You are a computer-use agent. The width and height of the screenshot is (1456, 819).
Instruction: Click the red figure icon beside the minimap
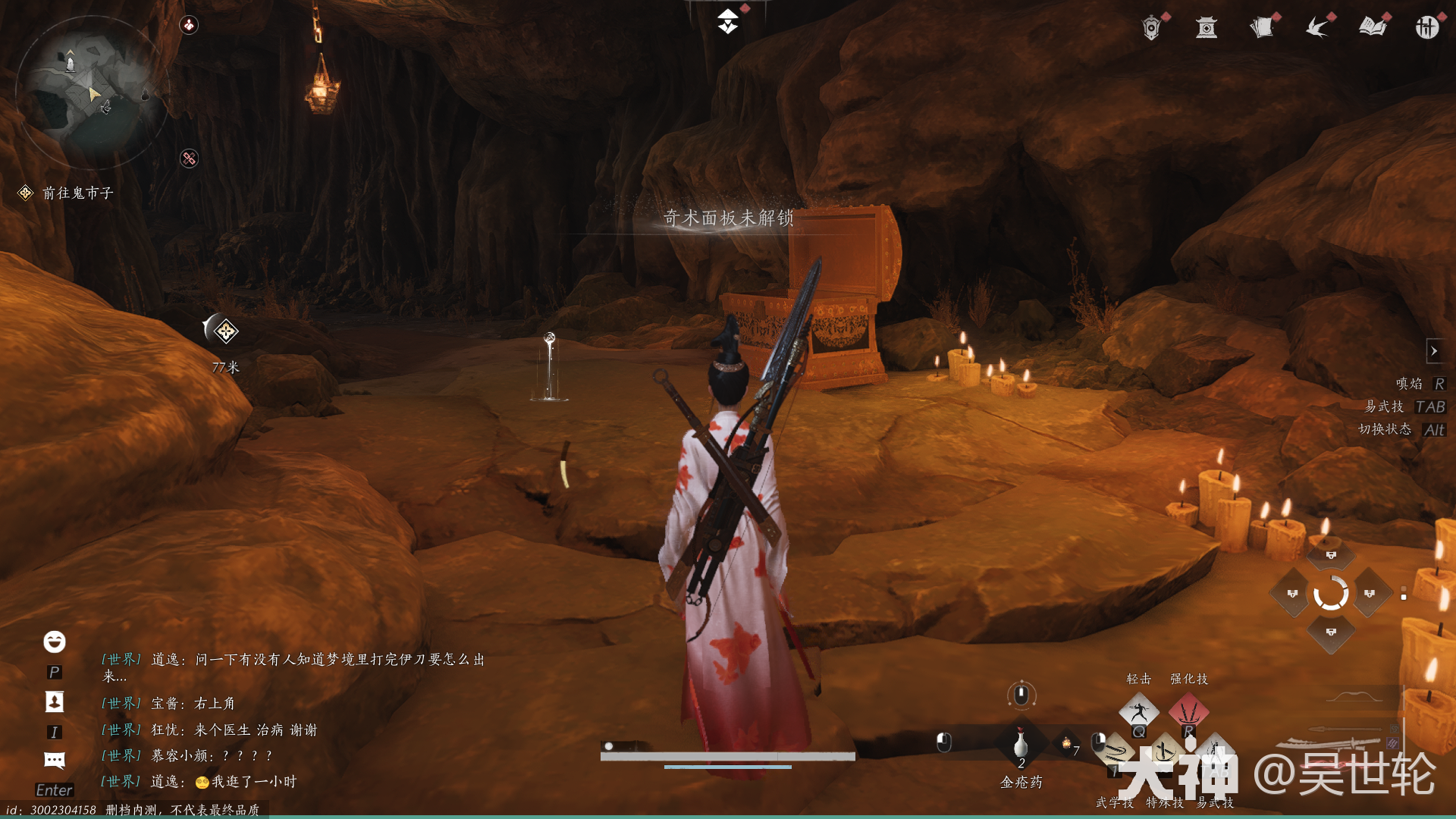coord(189,25)
